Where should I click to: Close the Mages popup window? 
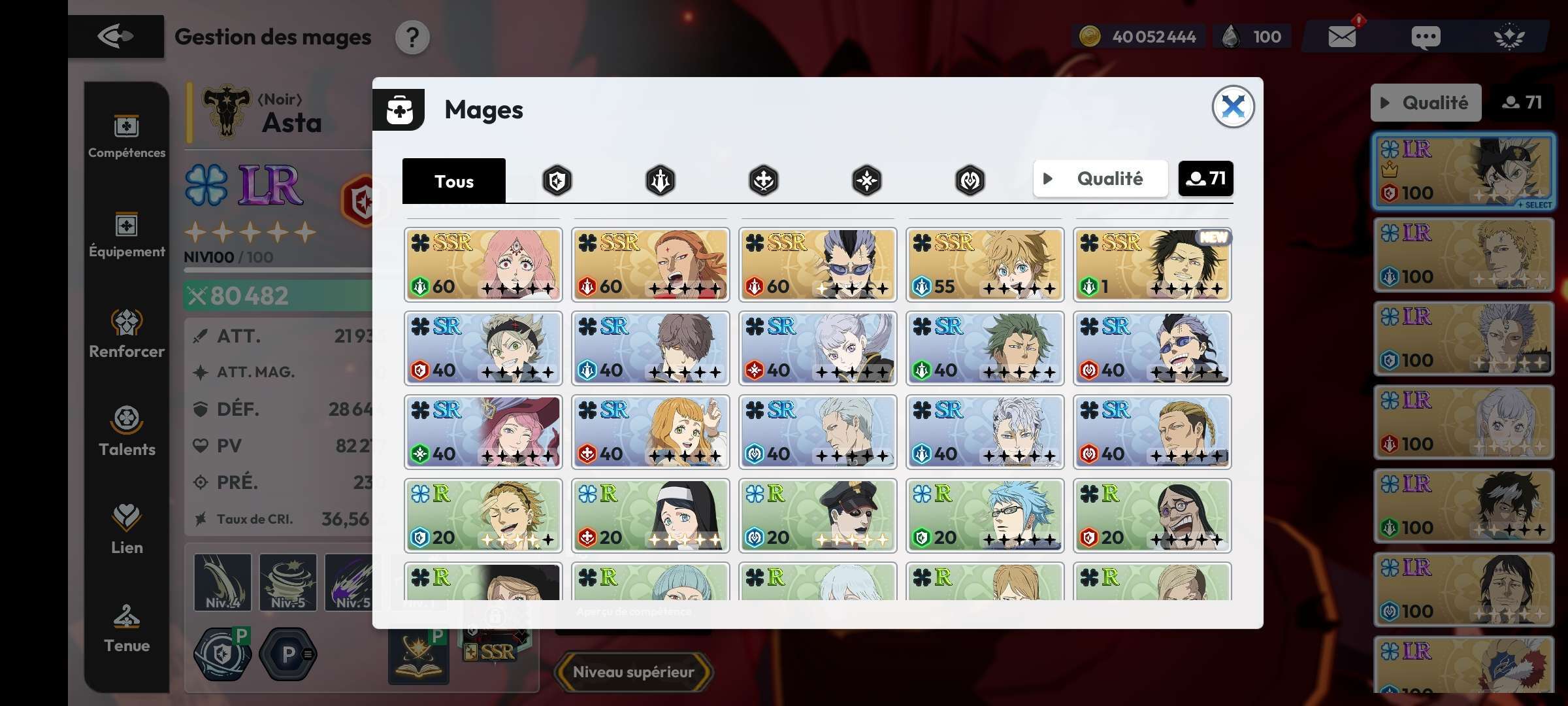[x=1232, y=107]
